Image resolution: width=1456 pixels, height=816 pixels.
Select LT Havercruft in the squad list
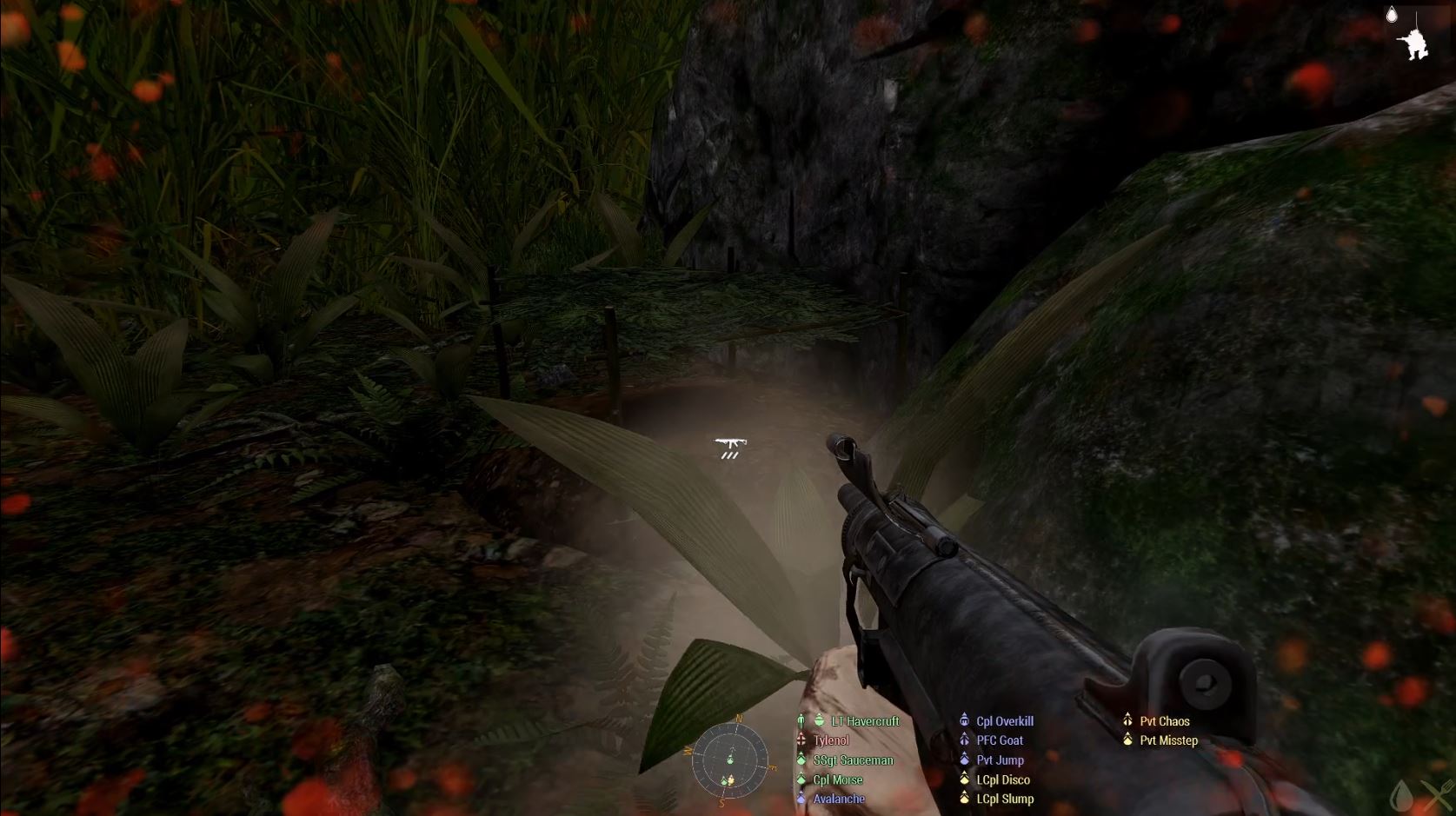click(864, 721)
